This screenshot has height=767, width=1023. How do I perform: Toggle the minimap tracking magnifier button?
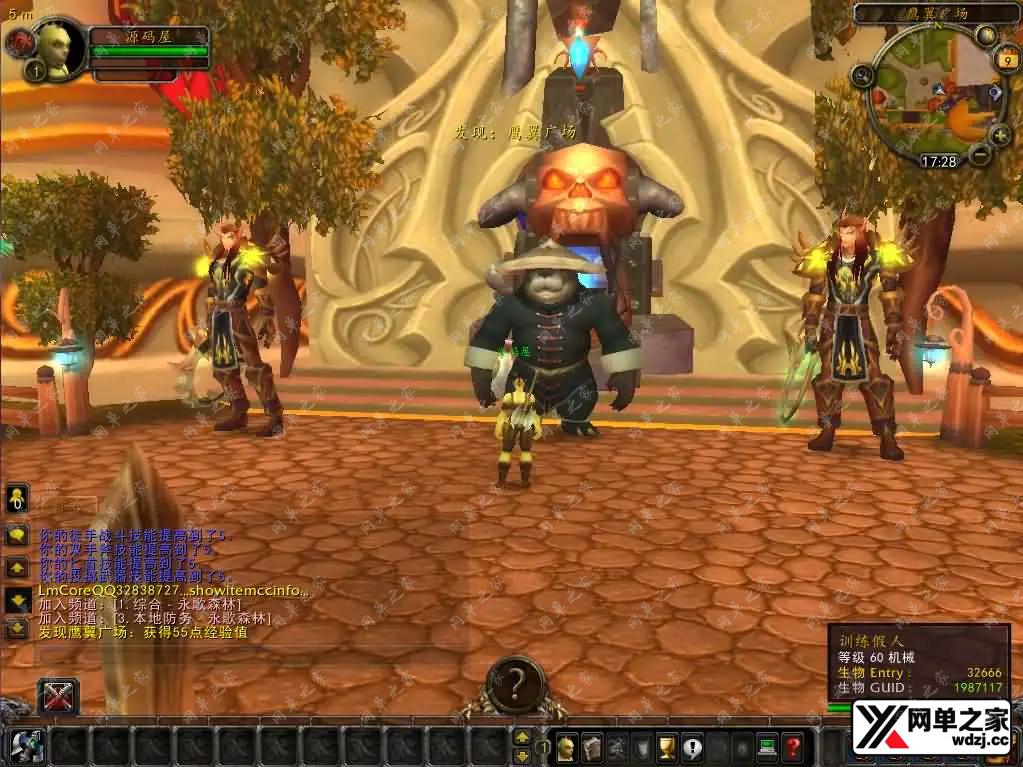[863, 75]
